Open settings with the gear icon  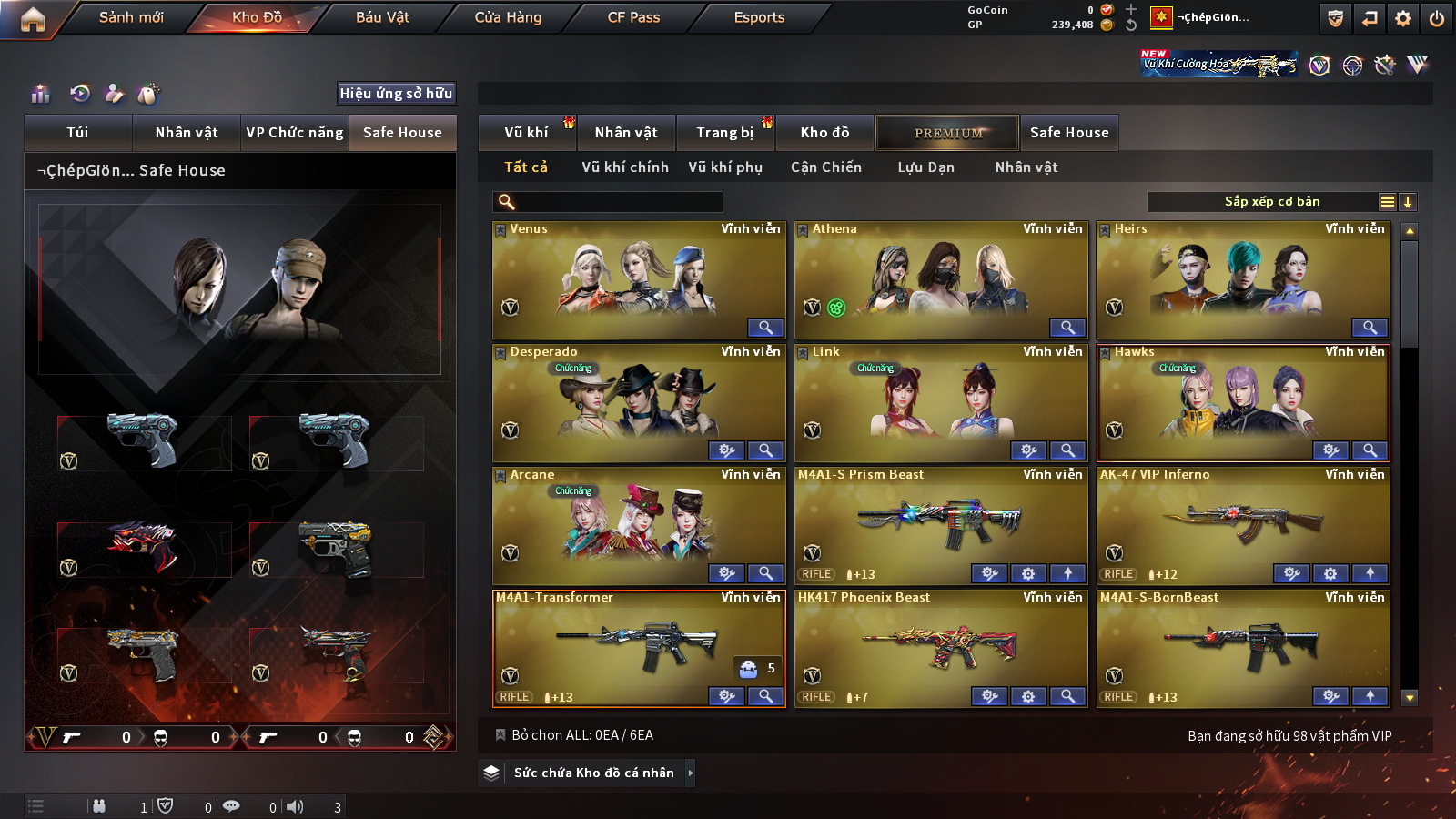click(x=1403, y=18)
